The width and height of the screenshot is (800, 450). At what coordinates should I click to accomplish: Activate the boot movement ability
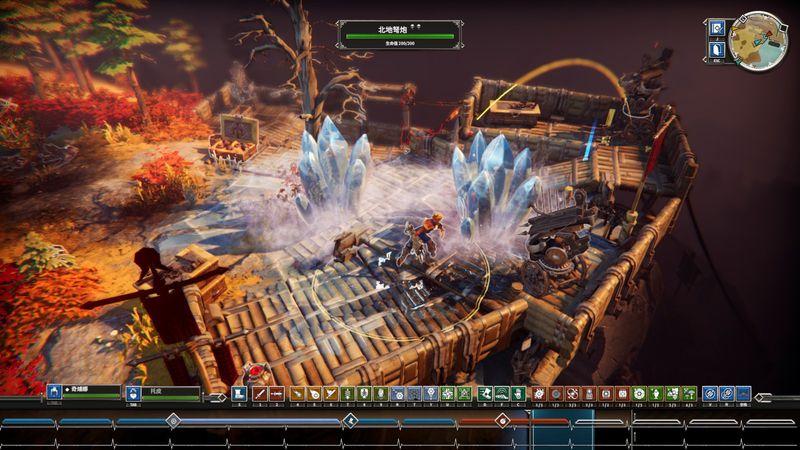[x=239, y=394]
